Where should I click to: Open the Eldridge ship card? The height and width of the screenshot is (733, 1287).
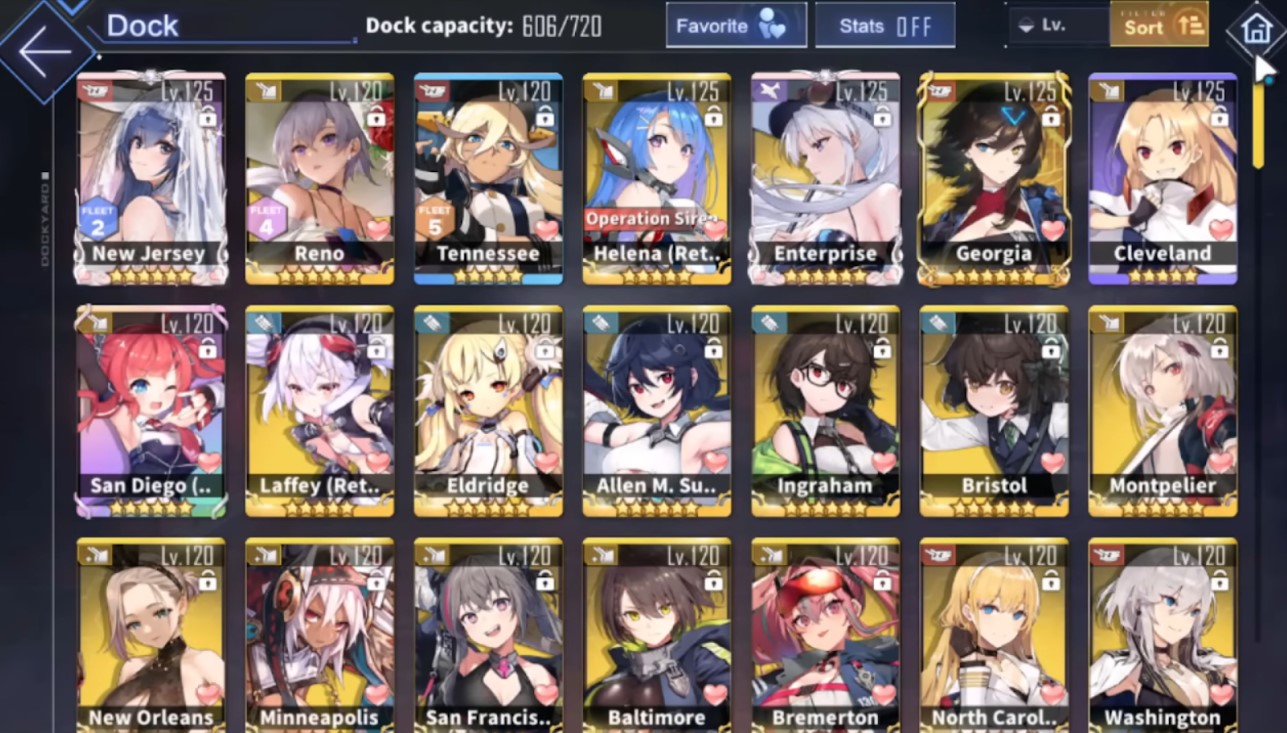click(x=488, y=410)
